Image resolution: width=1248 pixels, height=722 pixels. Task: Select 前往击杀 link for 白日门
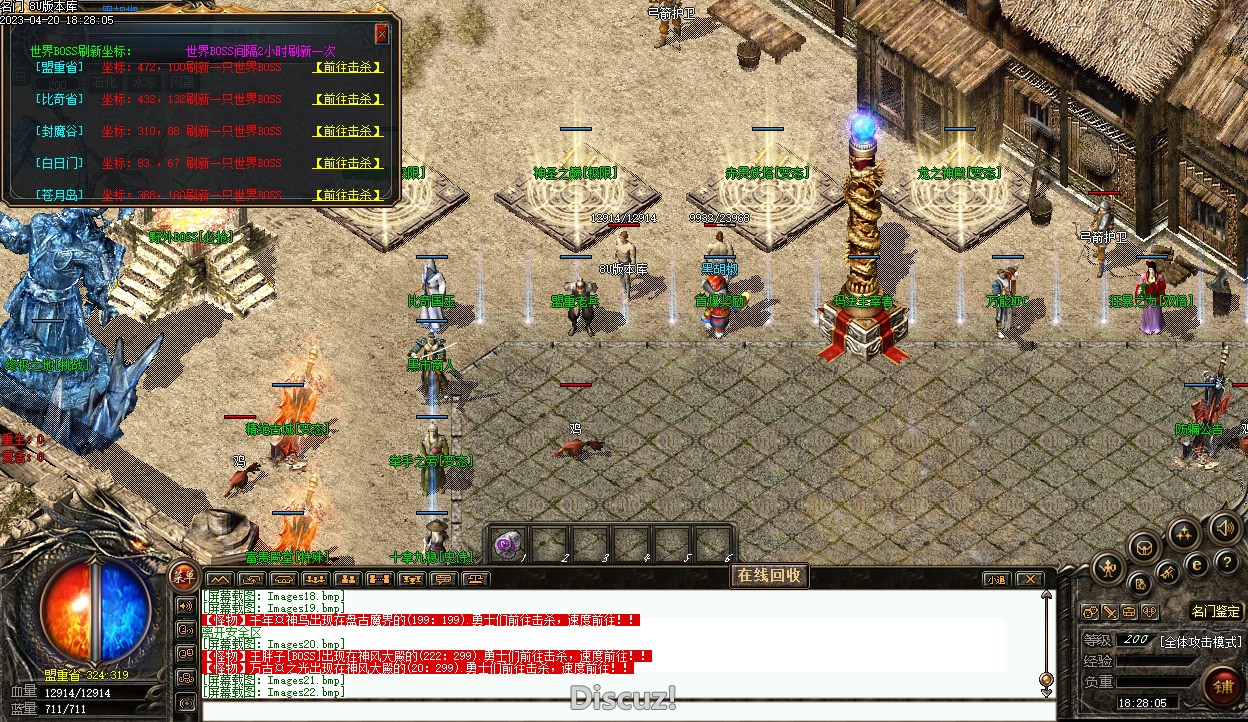pos(347,163)
